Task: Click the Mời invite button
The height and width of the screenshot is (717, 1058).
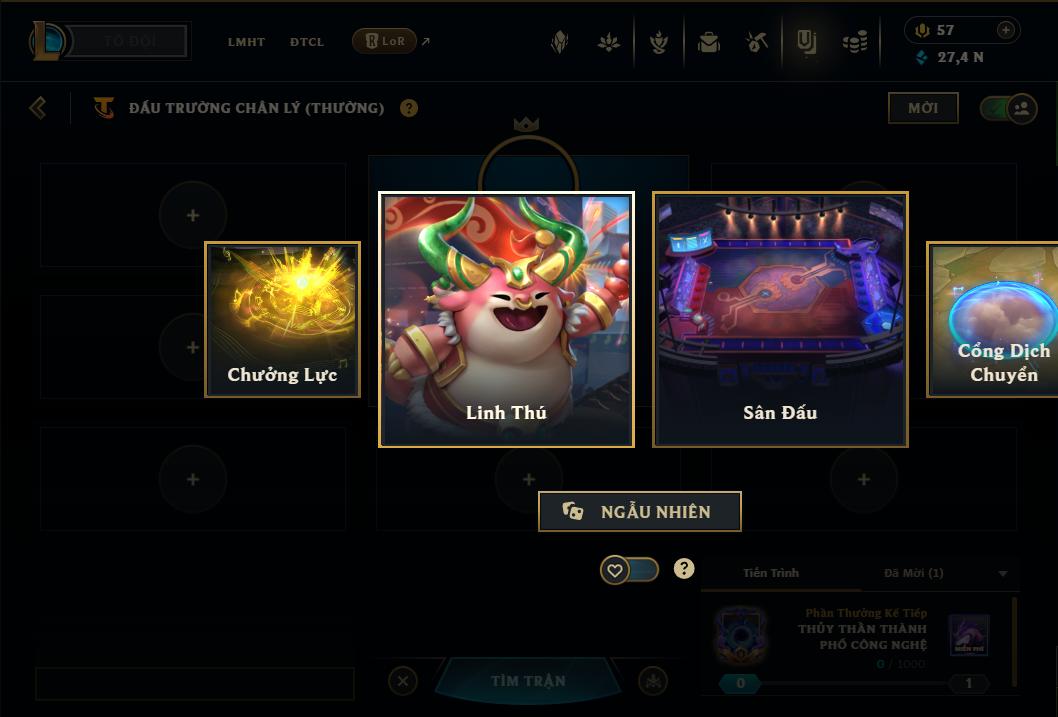Action: (922, 108)
